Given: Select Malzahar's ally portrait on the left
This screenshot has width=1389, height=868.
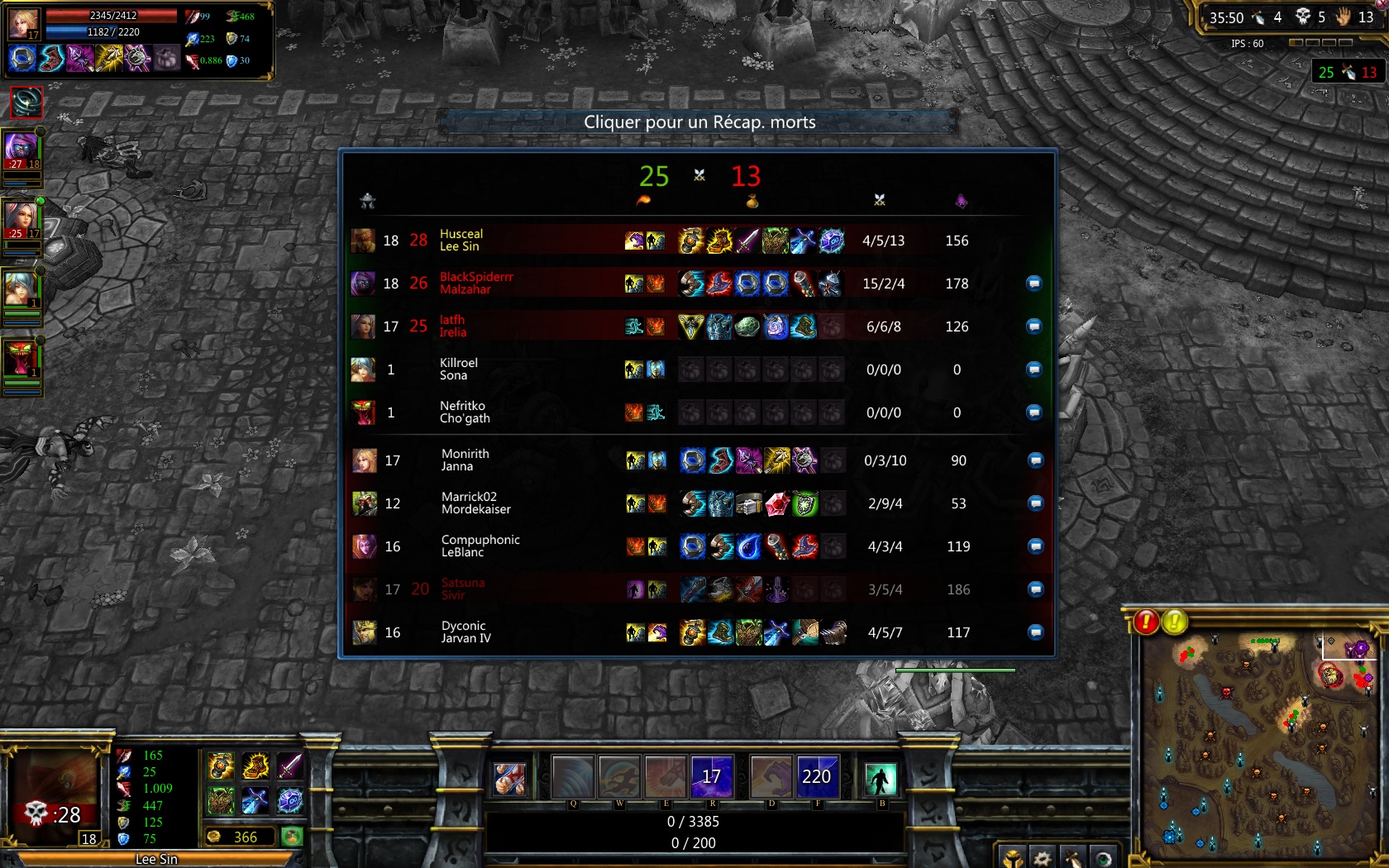Looking at the screenshot, I should [x=21, y=150].
